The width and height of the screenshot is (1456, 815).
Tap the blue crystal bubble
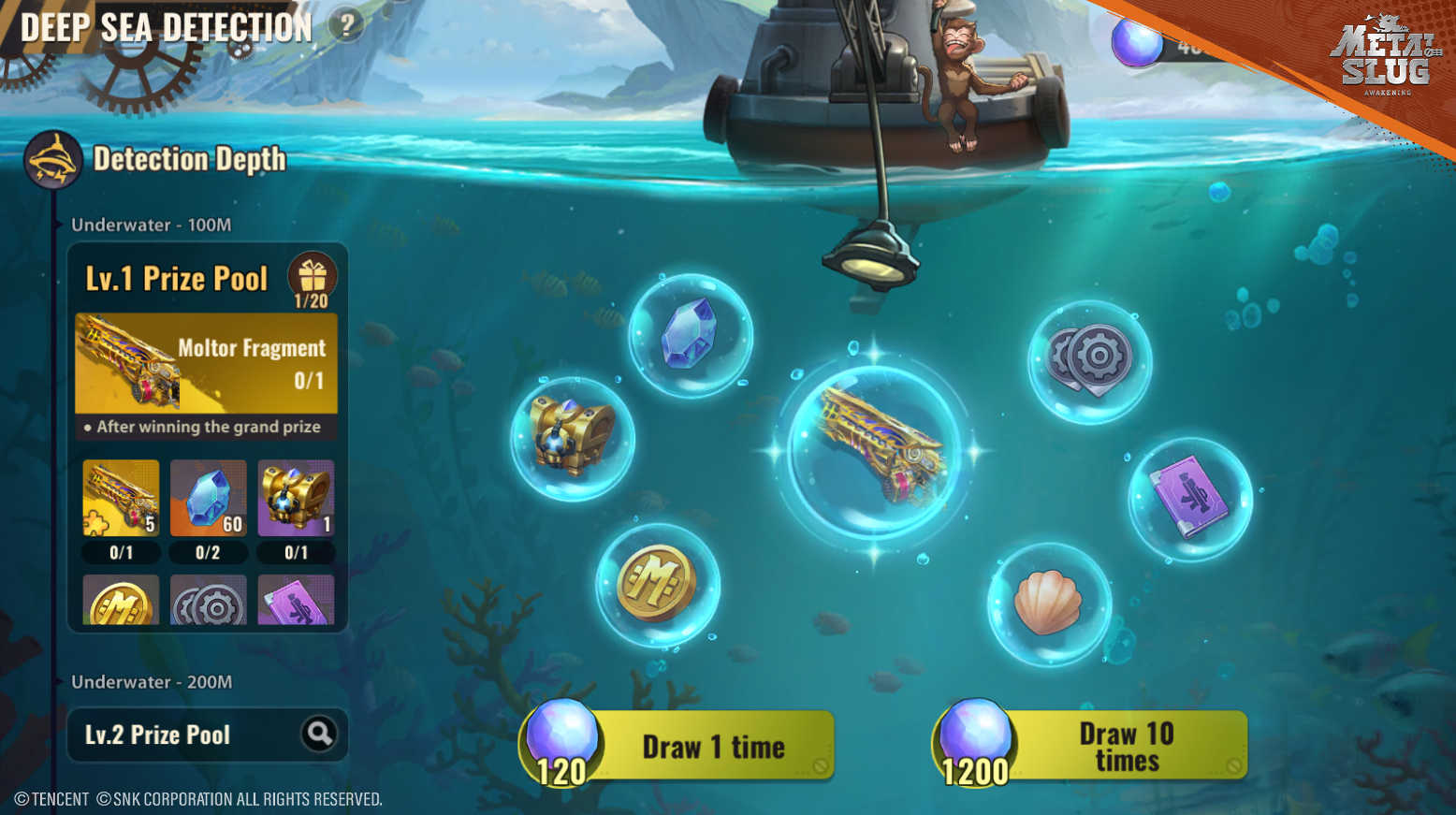tap(690, 334)
